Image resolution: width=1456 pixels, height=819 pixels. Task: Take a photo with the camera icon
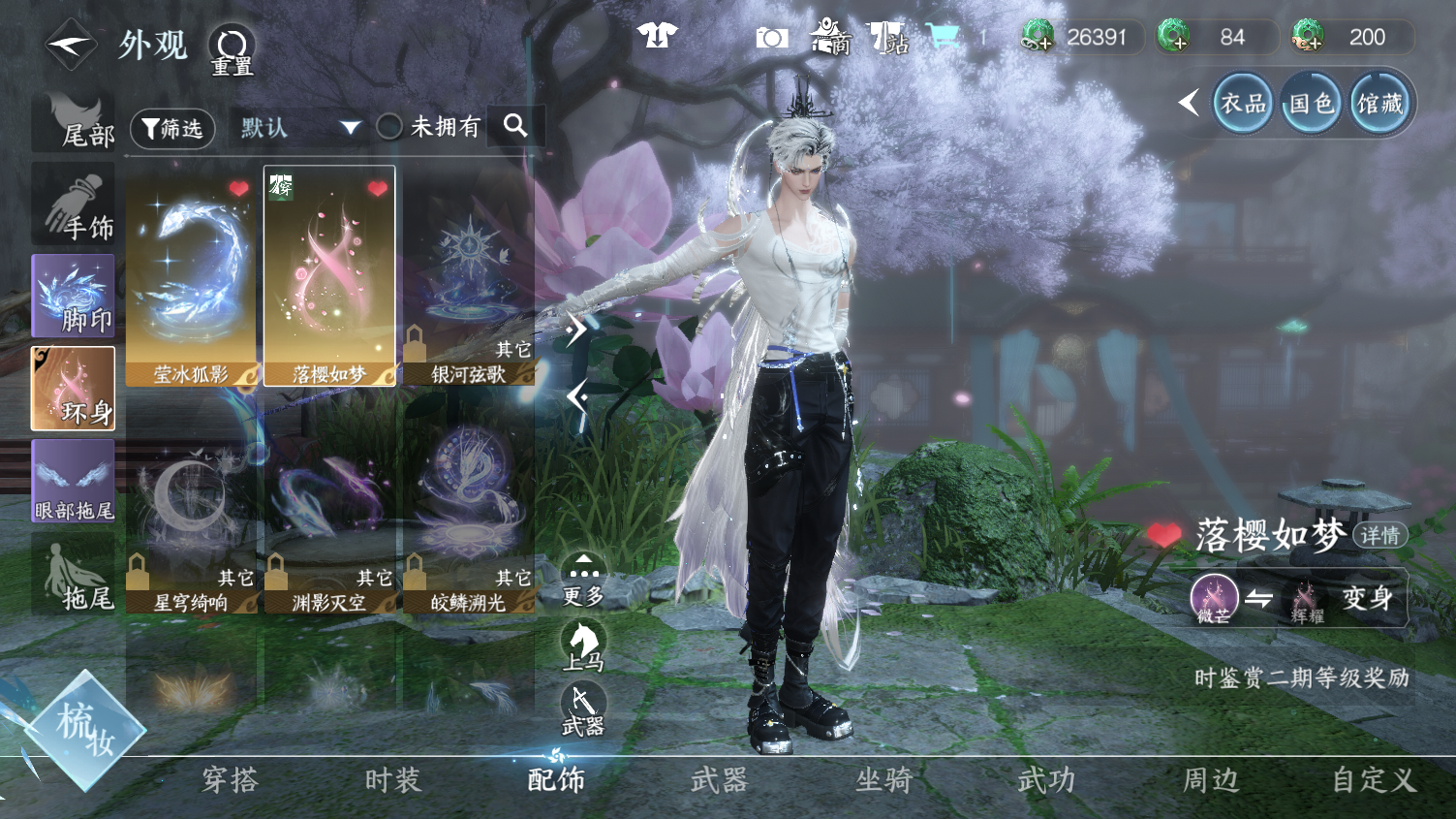click(x=771, y=38)
